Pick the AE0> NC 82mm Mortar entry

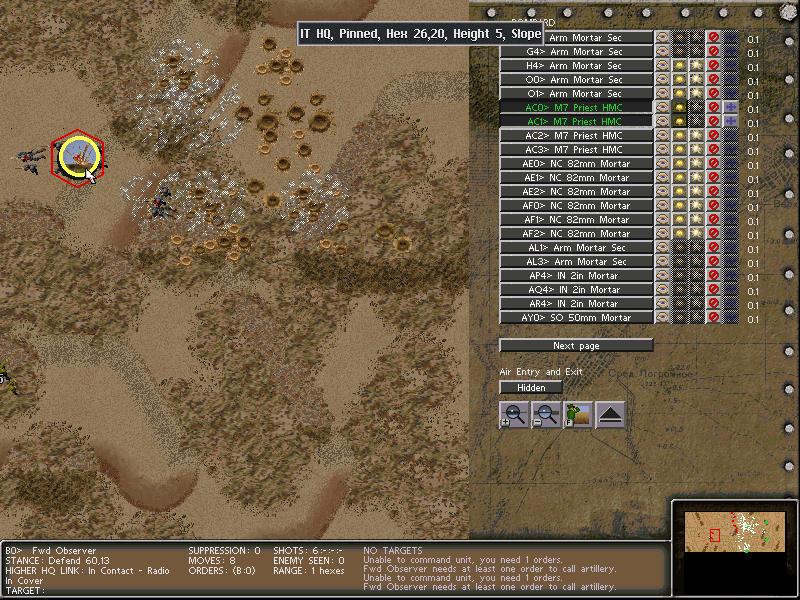576,164
